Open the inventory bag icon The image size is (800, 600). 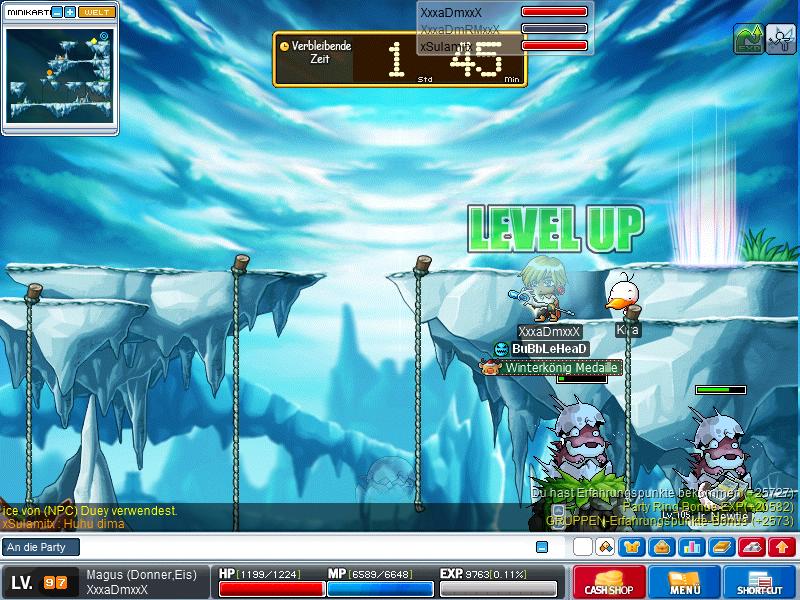tap(661, 547)
